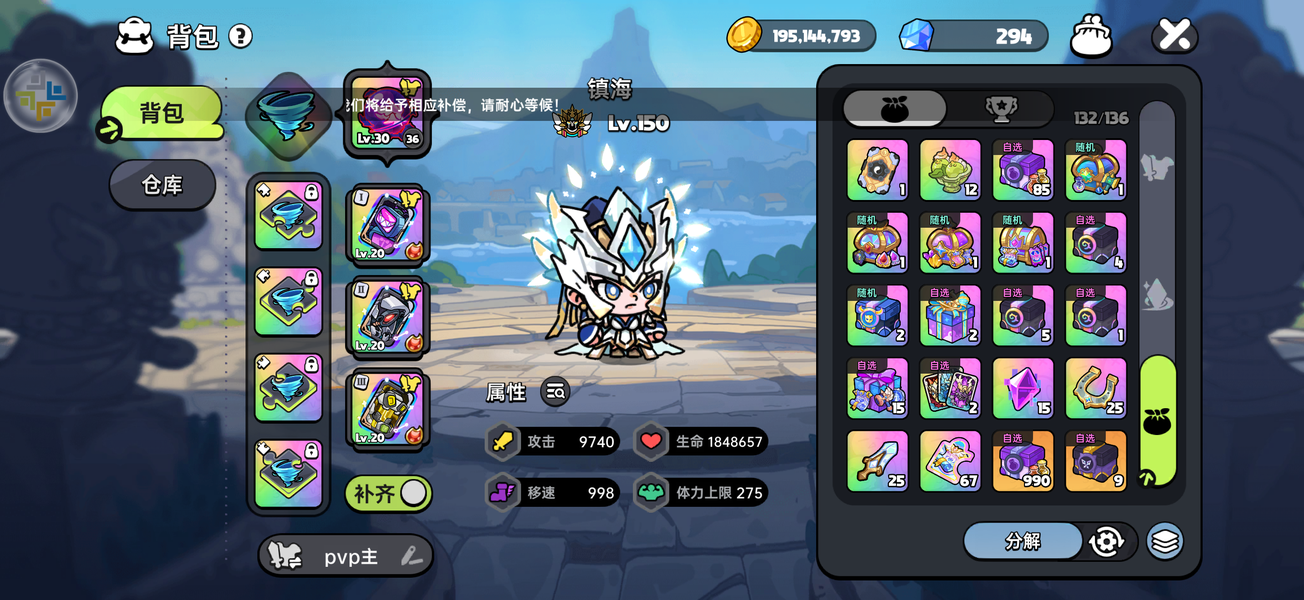Open the help question mark icon
Viewport: 1304px width, 600px height.
point(240,37)
